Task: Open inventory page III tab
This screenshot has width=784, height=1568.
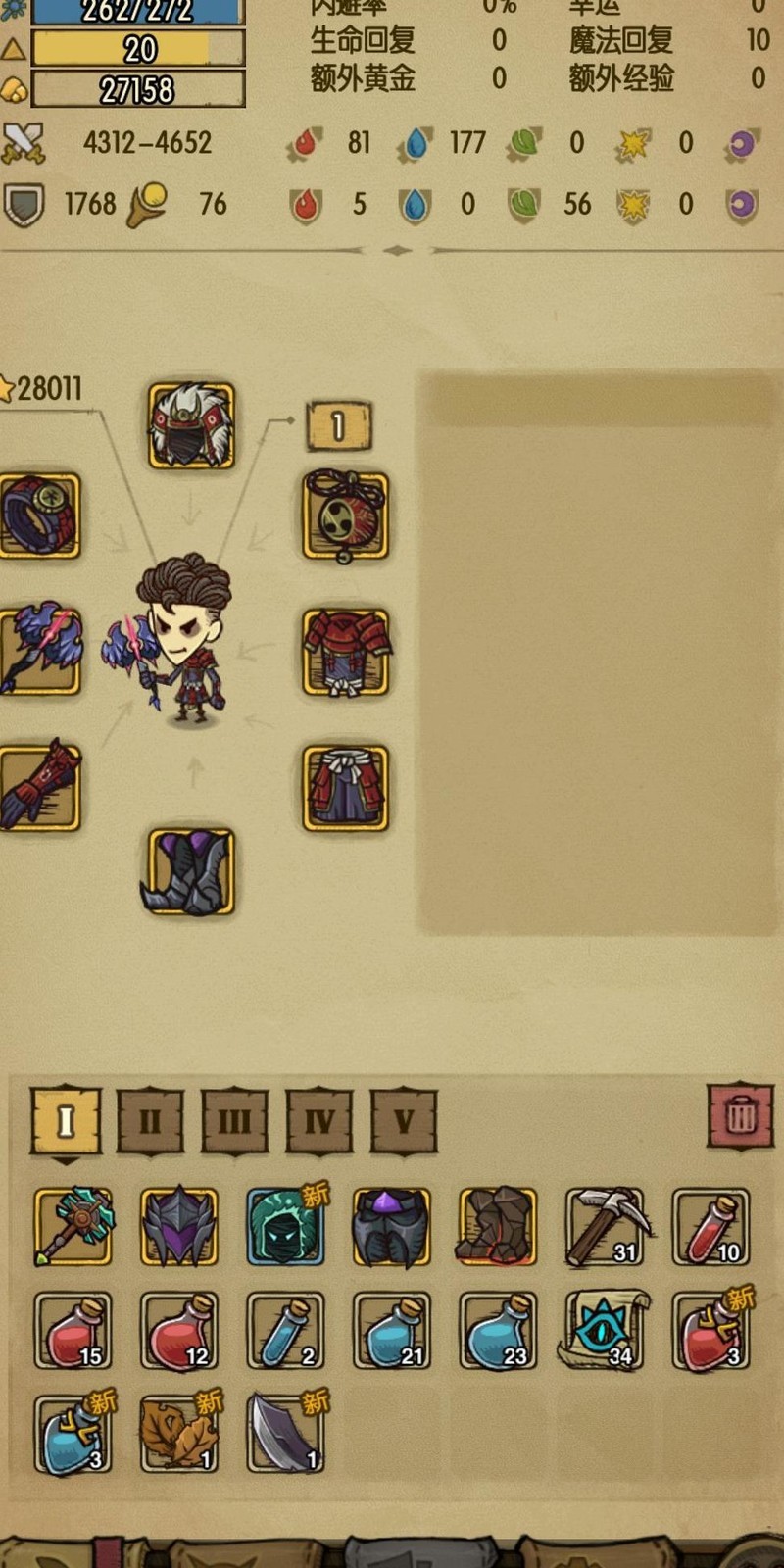Action: pos(234,1120)
